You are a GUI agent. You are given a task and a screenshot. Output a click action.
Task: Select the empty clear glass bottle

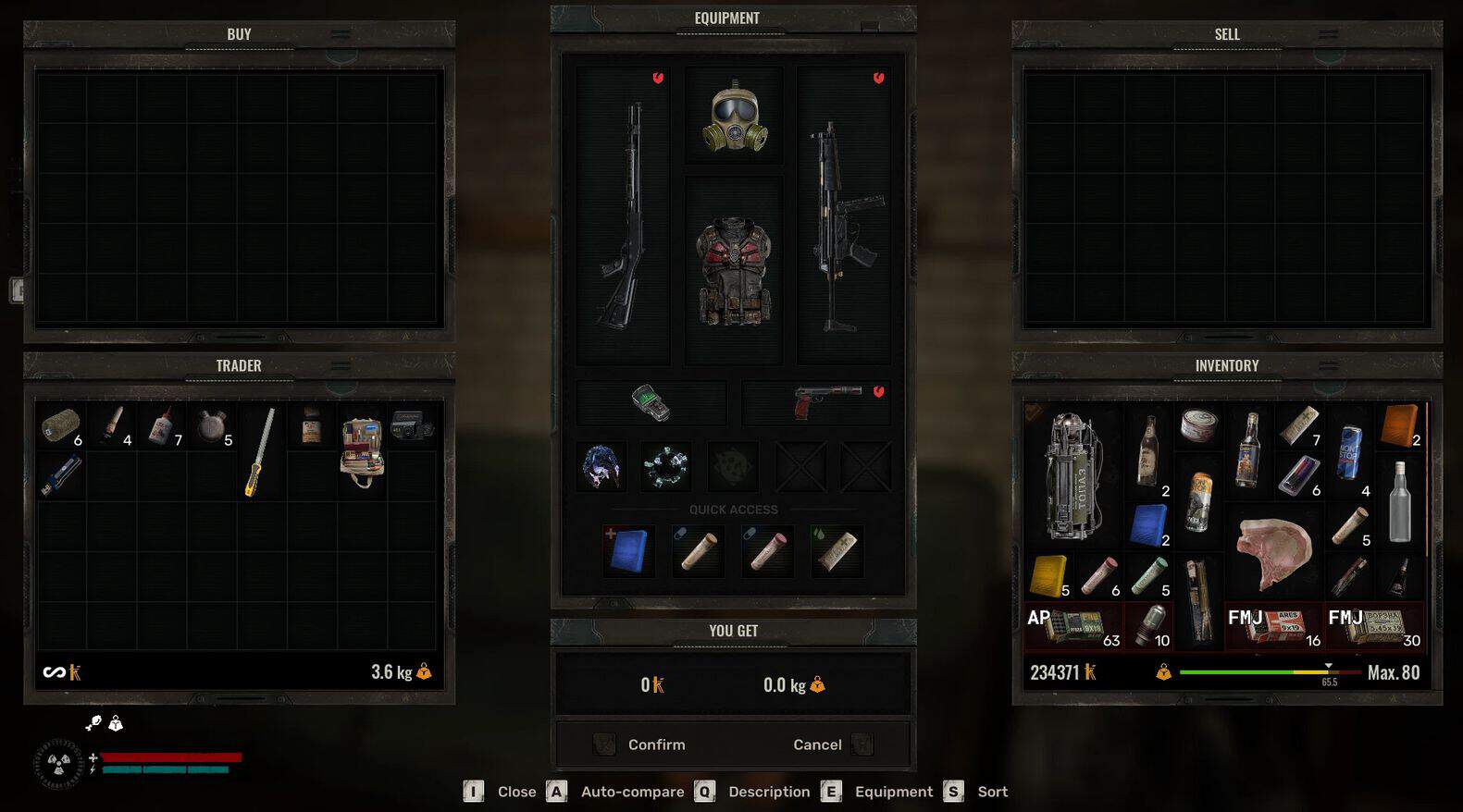(x=1400, y=501)
